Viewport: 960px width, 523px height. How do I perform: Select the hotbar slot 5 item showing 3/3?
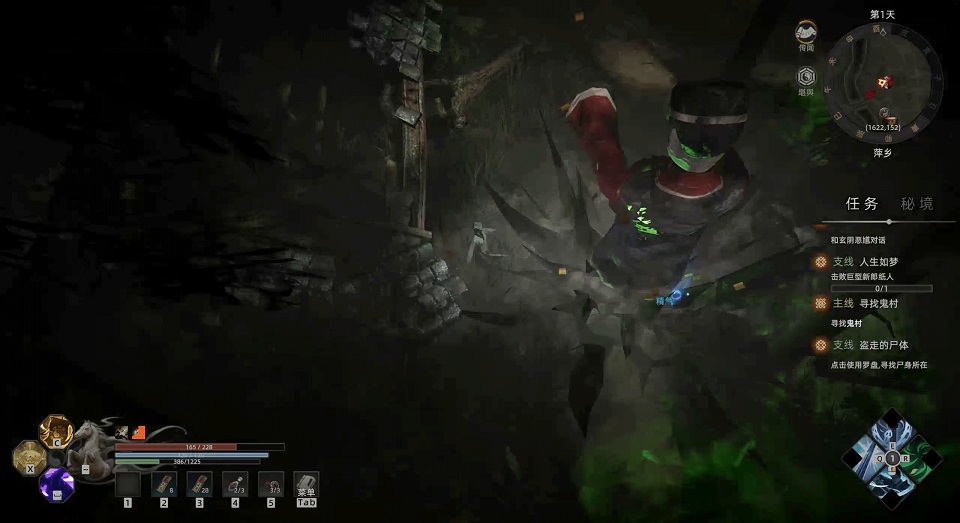[x=270, y=484]
